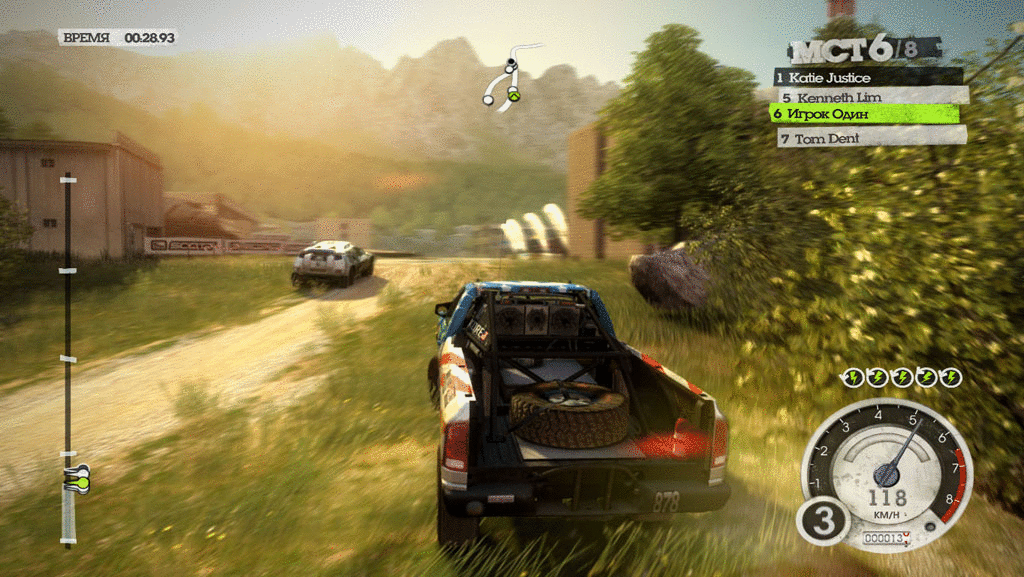Viewport: 1024px width, 577px height.
Task: Select Tom Dent in the standings
Action: [x=872, y=137]
